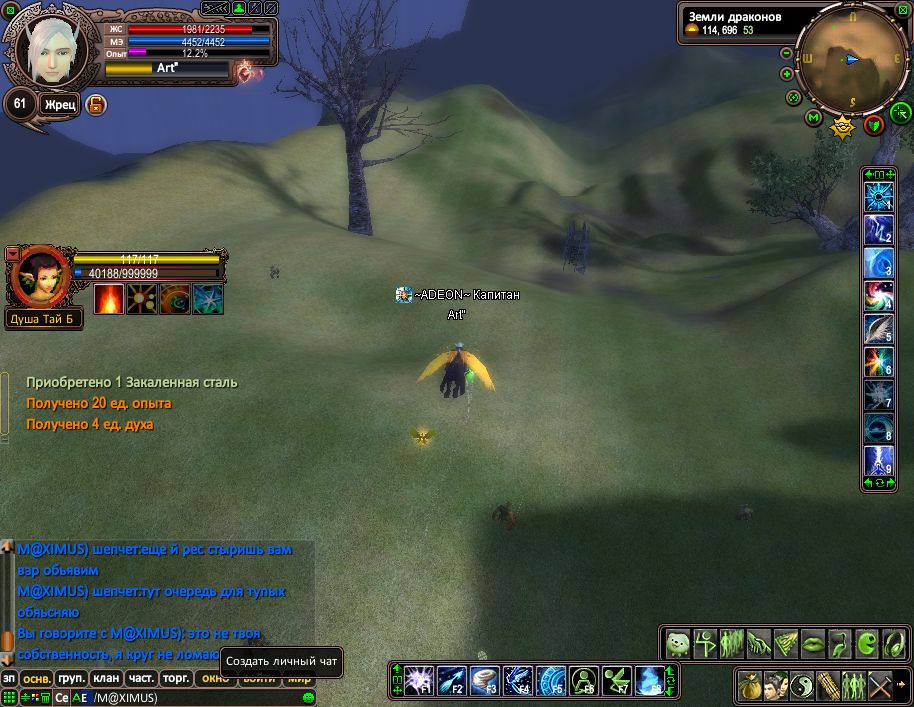
Task: Open the груп. chat tab
Action: (x=72, y=678)
